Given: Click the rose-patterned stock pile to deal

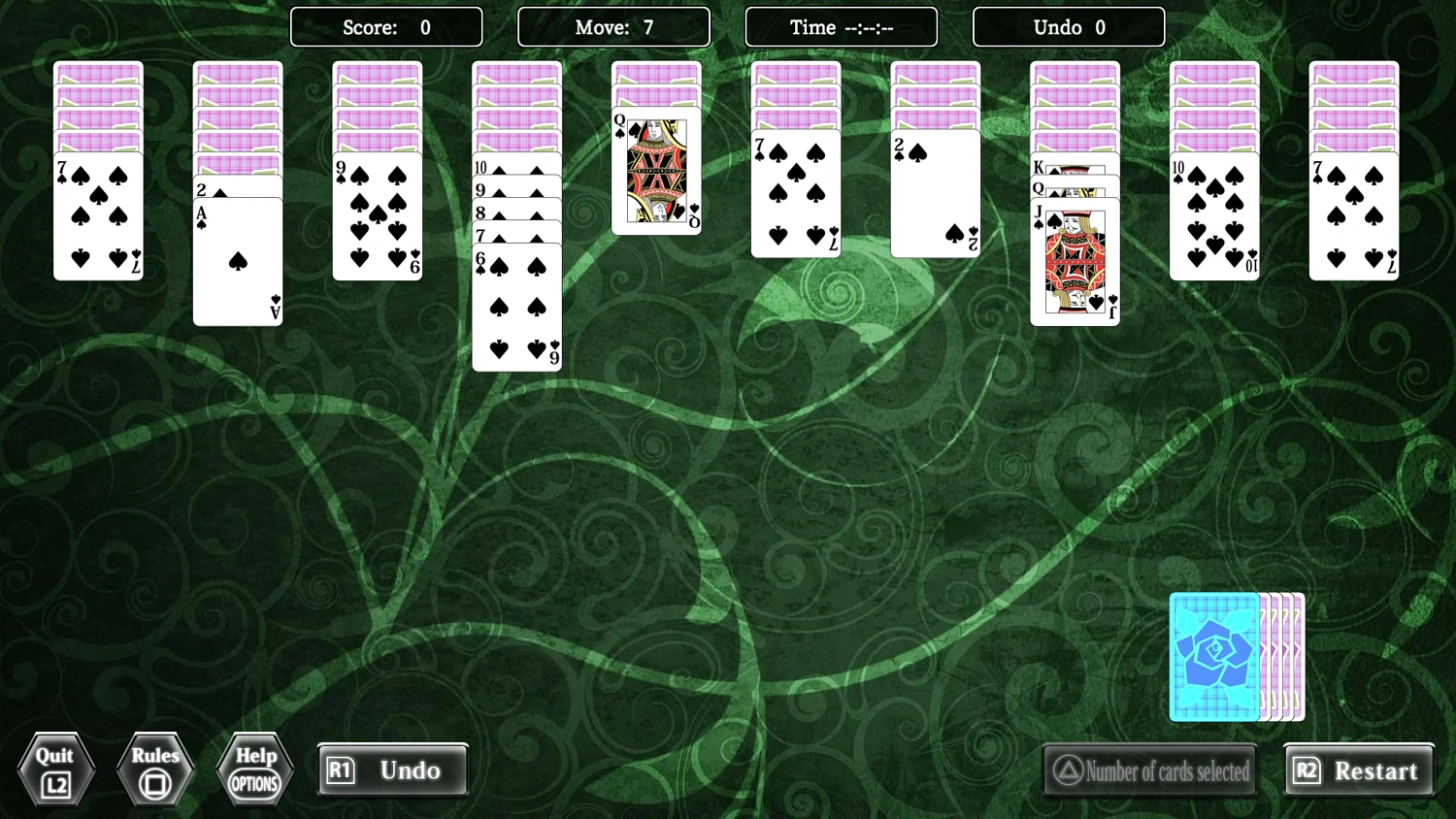Looking at the screenshot, I should tap(1214, 657).
